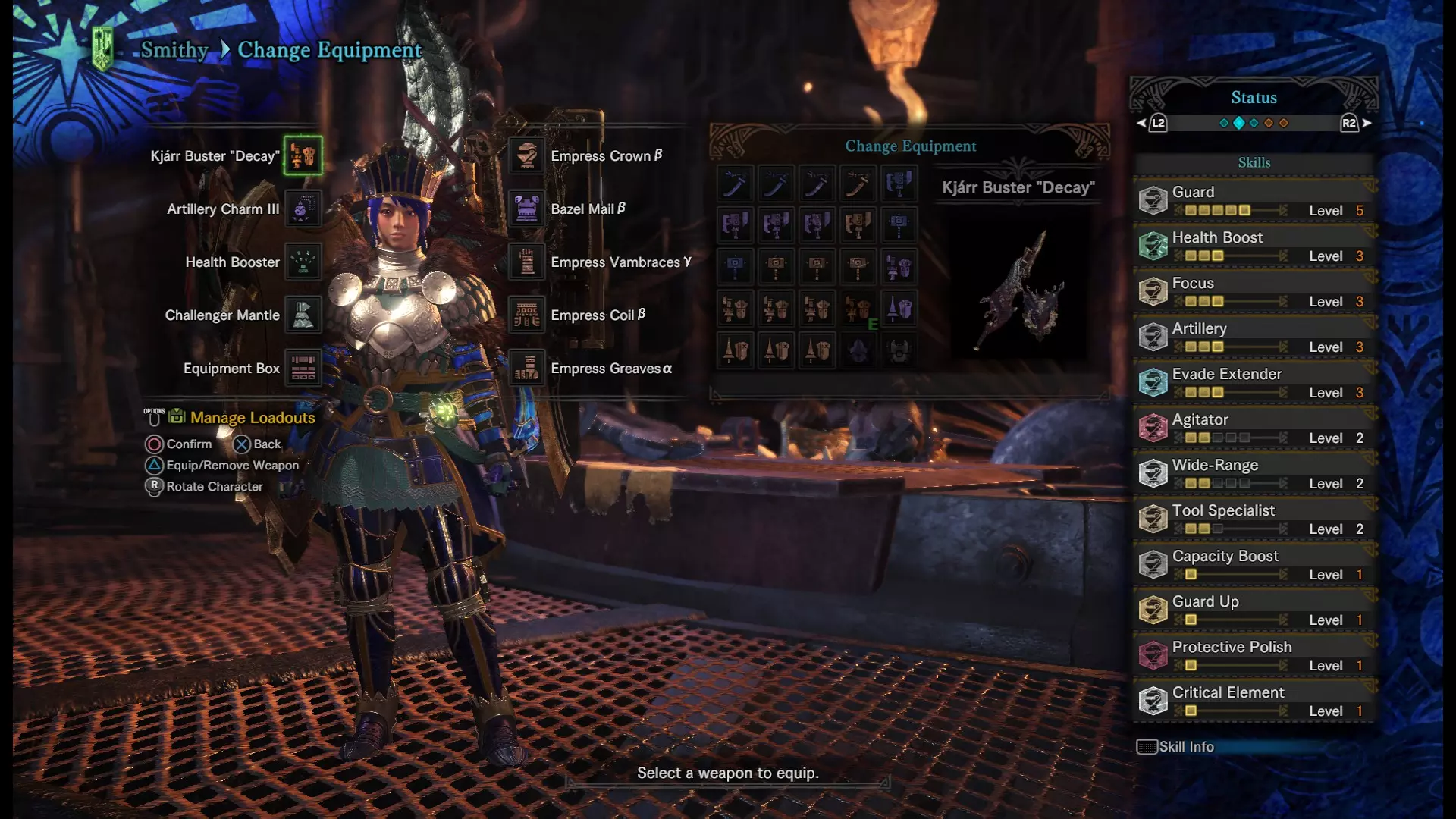Select the Bazel Mail β chest slot

[526, 209]
